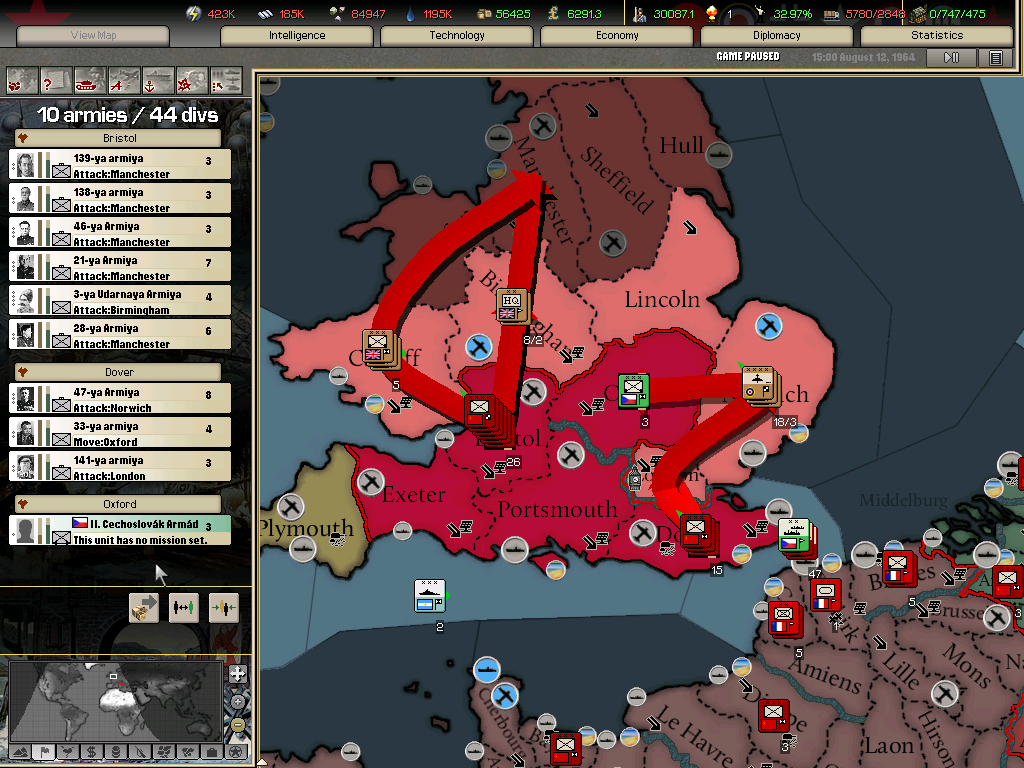Open the Intelligence tab
This screenshot has width=1024, height=768.
[x=297, y=35]
